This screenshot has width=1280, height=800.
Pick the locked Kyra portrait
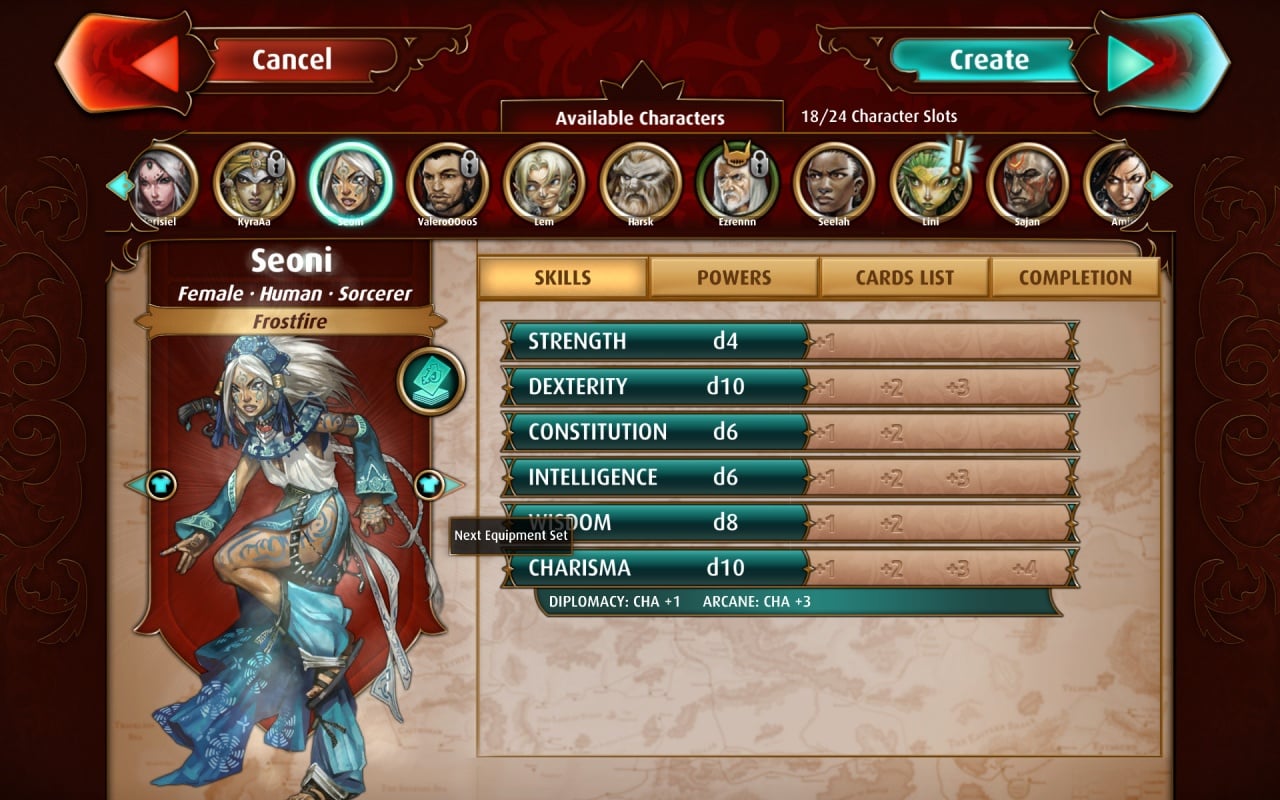point(253,181)
